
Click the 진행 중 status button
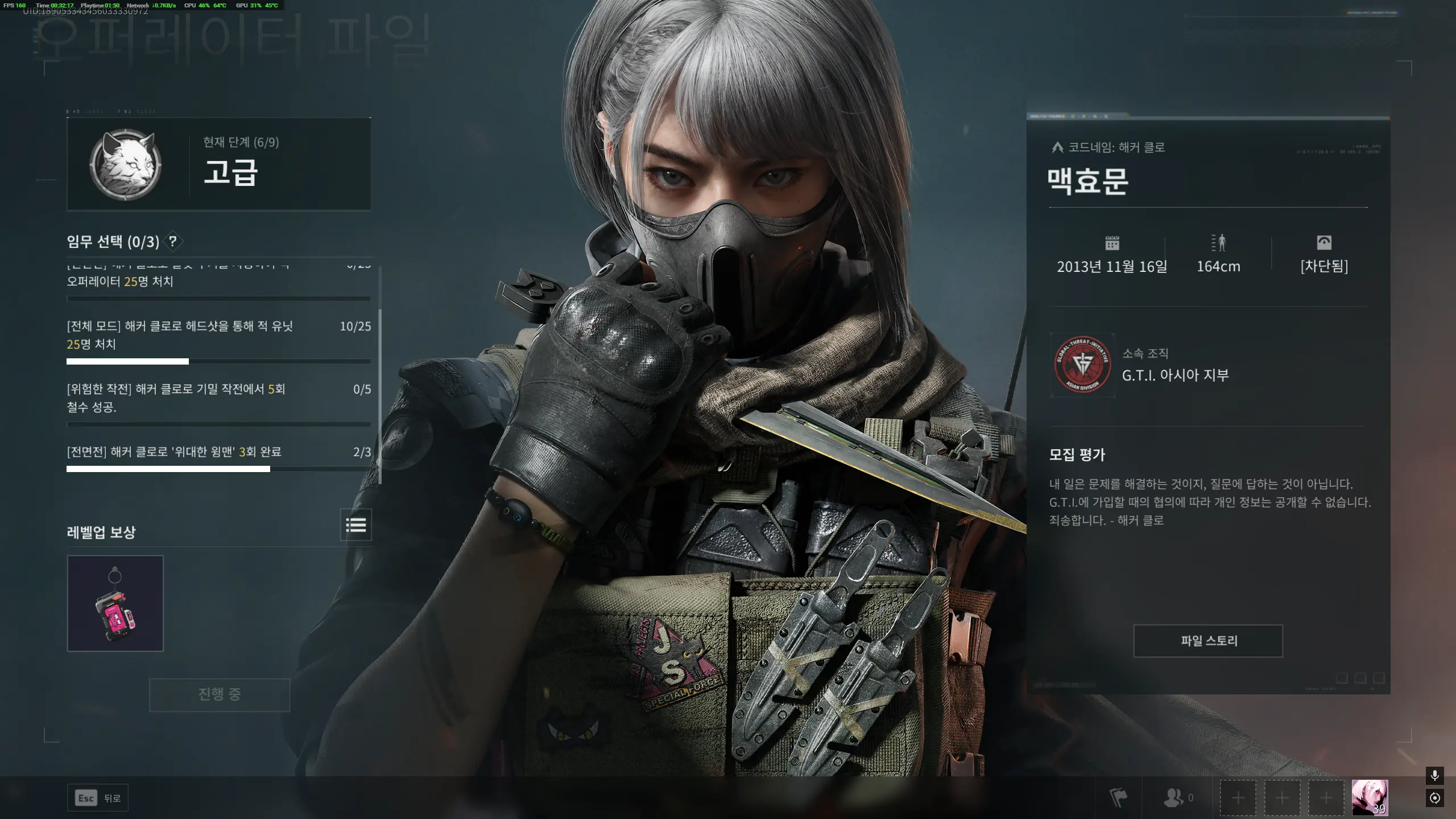point(219,694)
